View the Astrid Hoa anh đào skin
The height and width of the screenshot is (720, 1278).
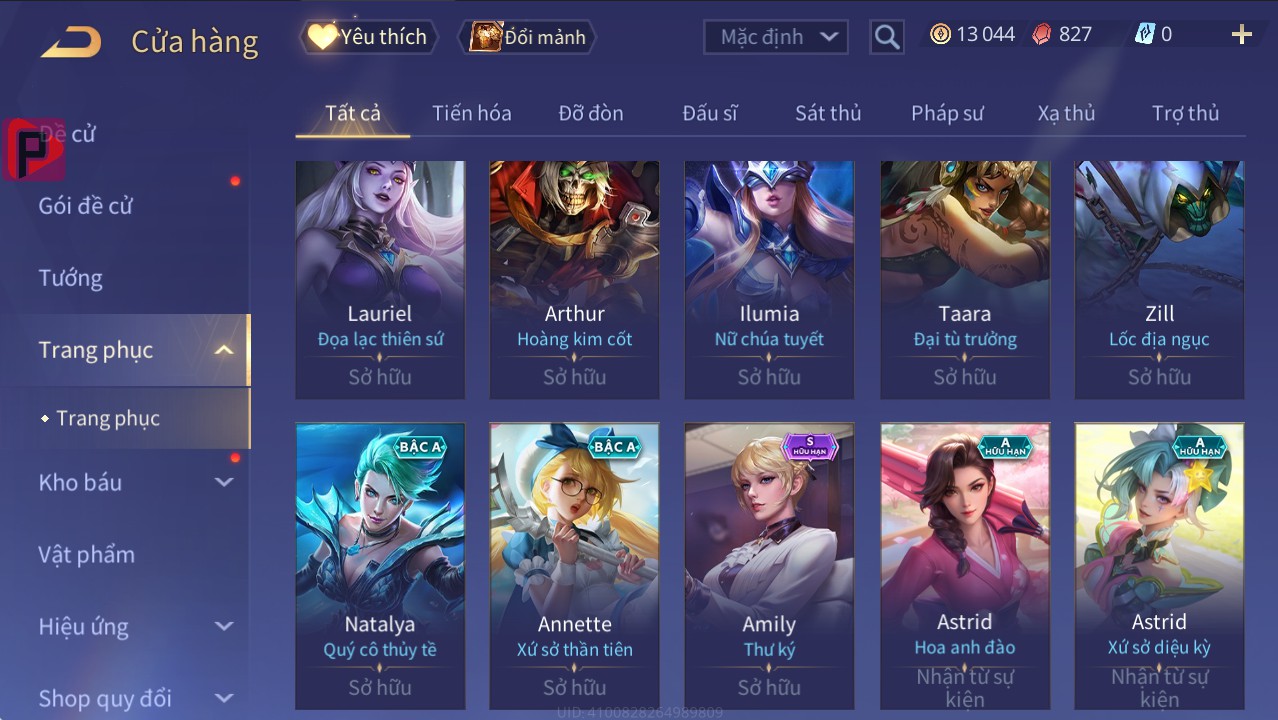click(x=964, y=565)
